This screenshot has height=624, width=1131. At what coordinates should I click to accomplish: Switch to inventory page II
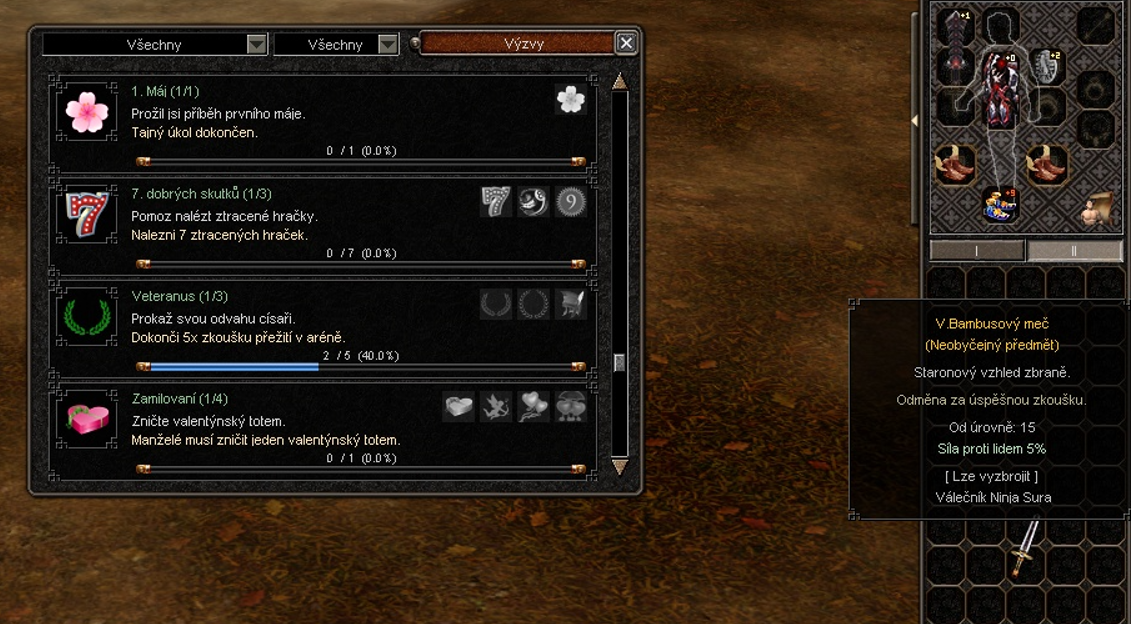click(1074, 251)
